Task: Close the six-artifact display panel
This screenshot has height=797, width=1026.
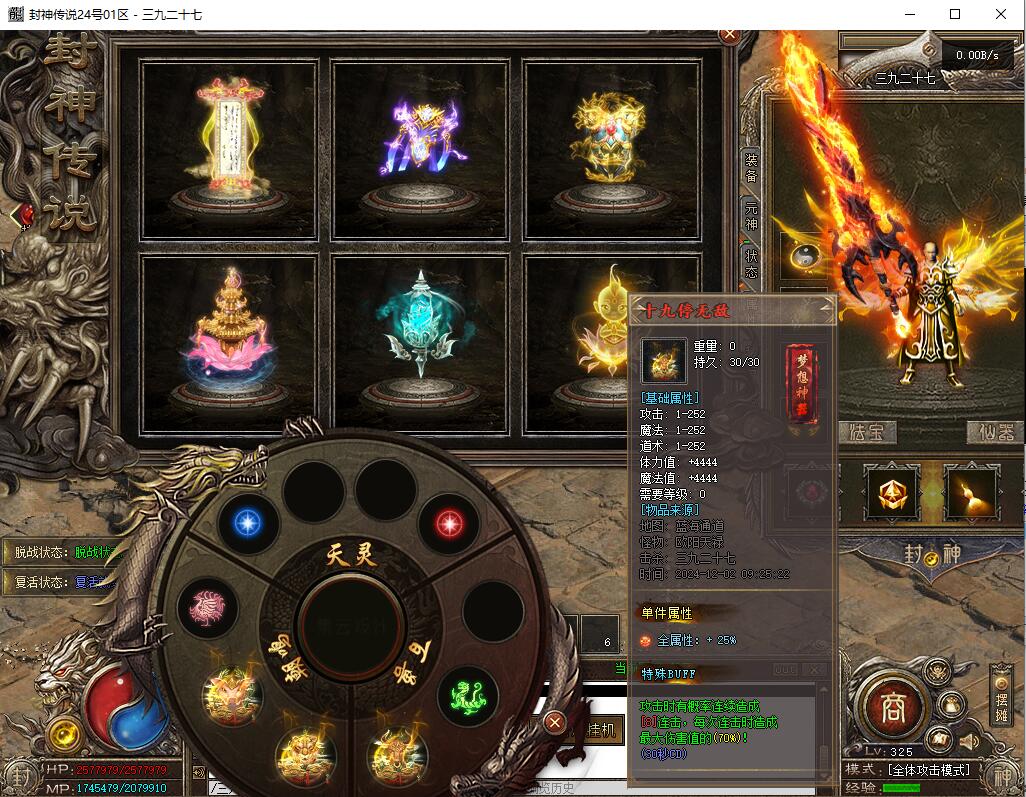Action: click(729, 34)
